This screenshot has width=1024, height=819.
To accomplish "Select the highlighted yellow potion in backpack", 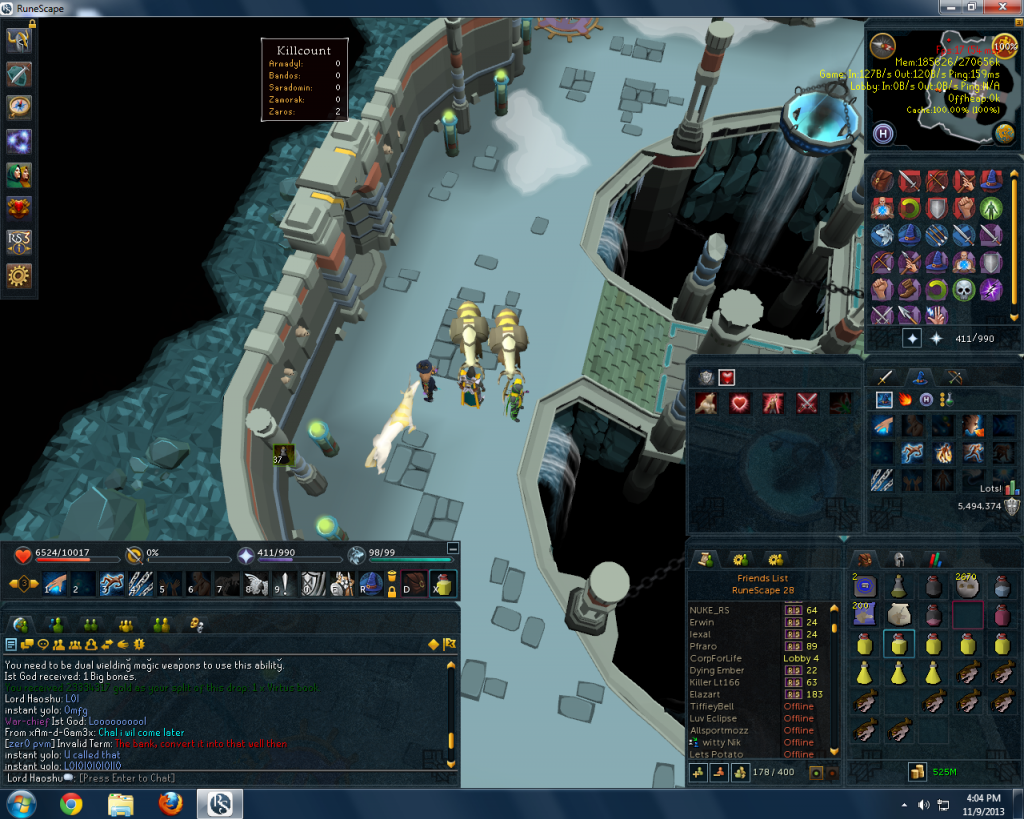I will click(x=900, y=645).
